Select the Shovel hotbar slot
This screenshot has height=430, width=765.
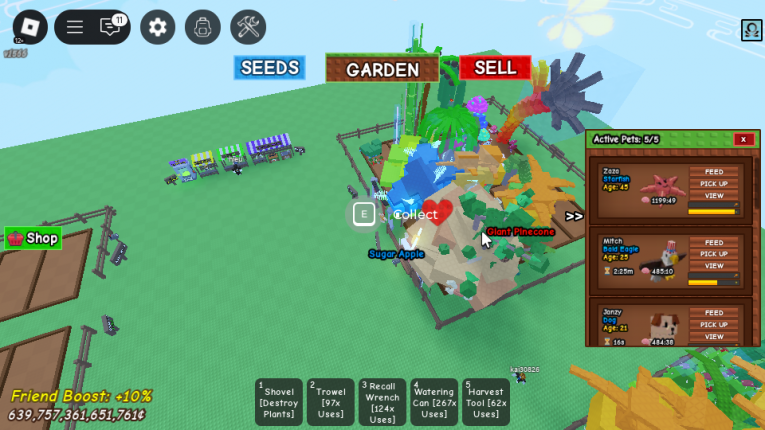tap(278, 402)
